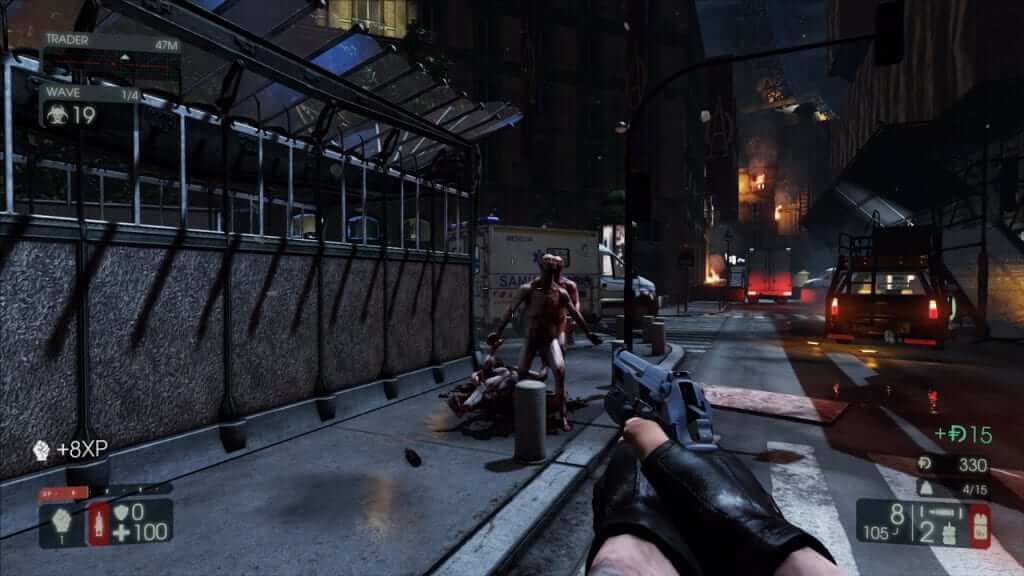The image size is (1024, 576).
Task: Select the red medical syringe icon
Action: pos(100,523)
